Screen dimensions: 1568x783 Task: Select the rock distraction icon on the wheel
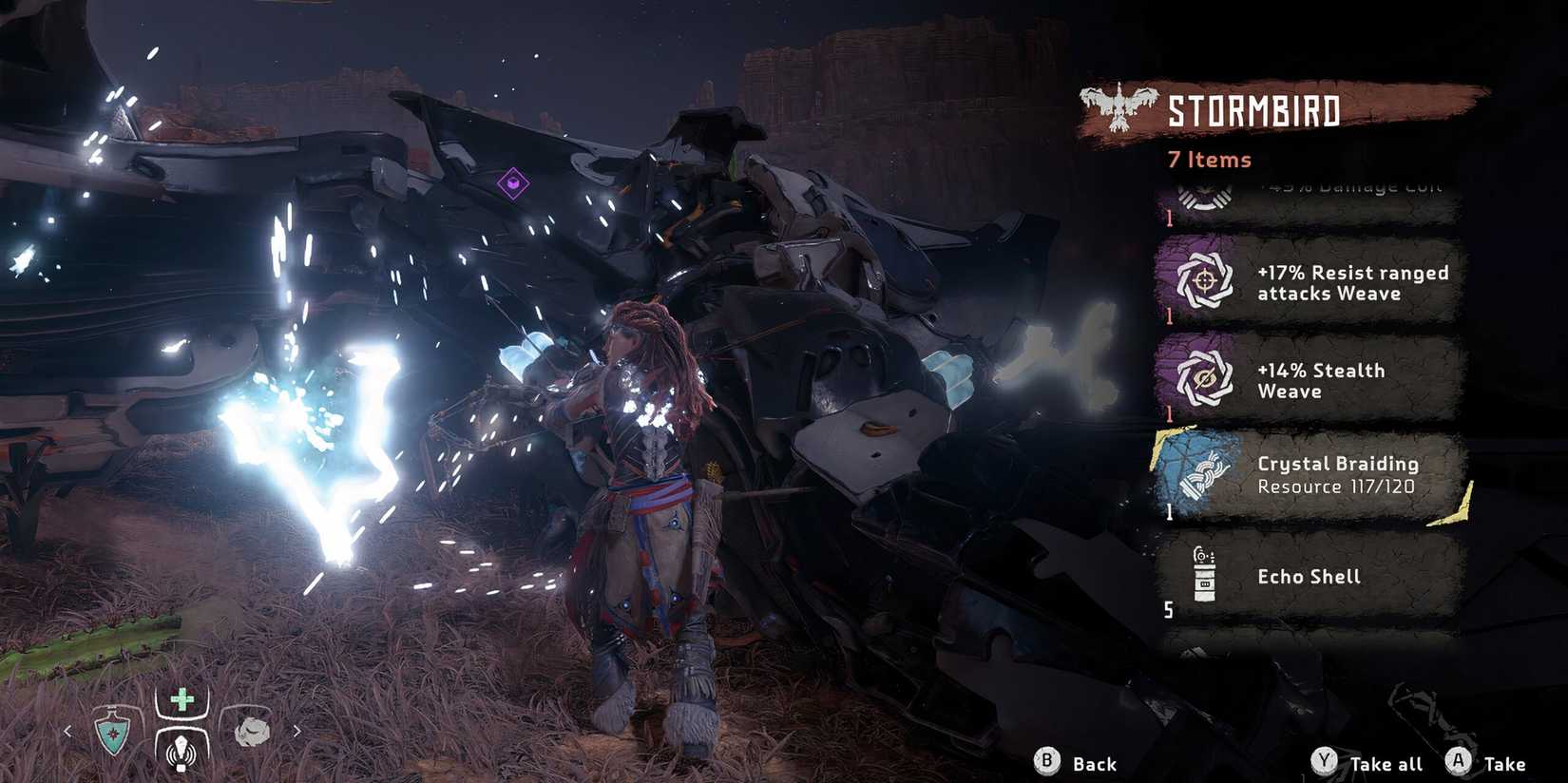249,732
